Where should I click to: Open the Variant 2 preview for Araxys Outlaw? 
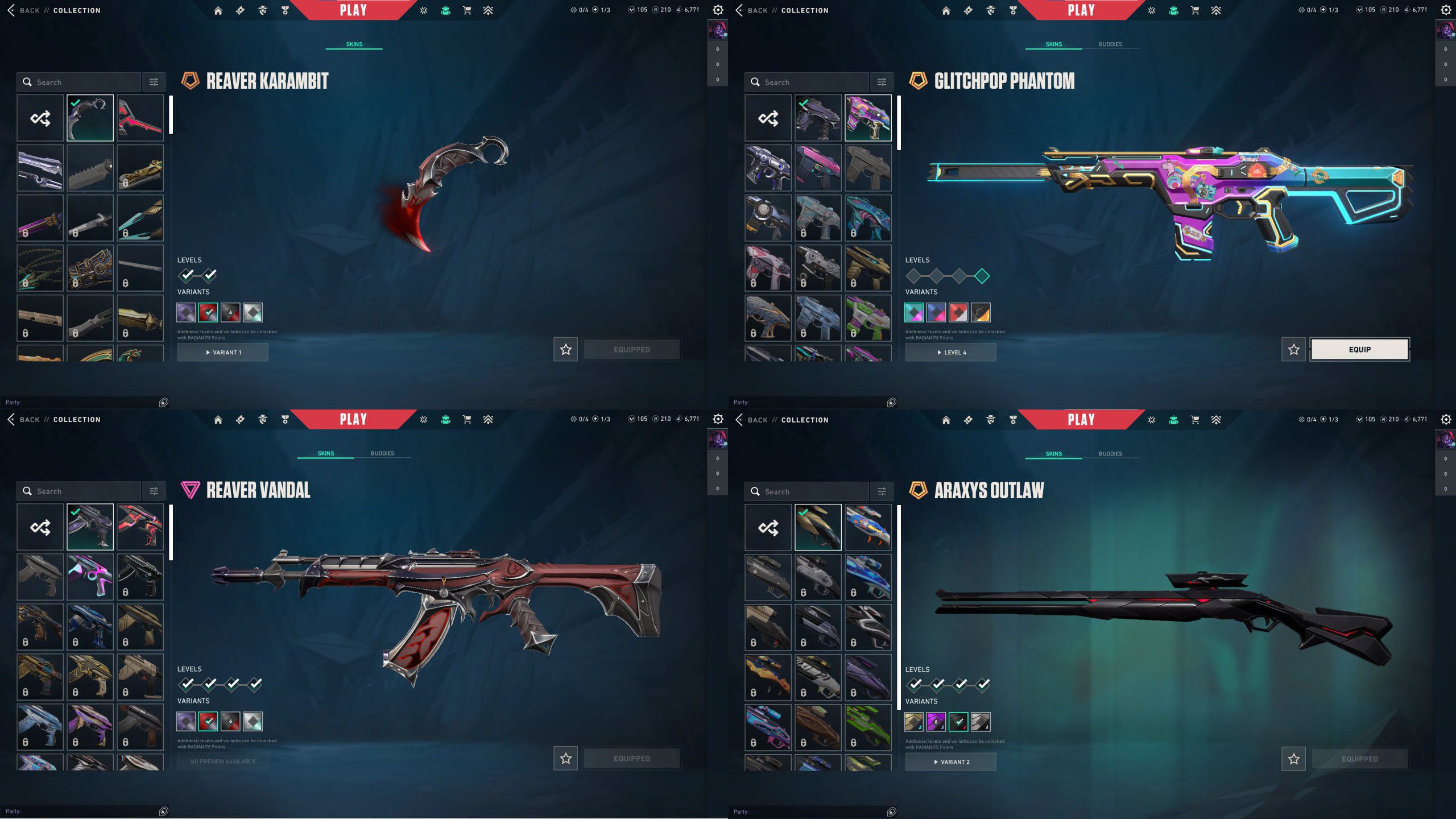pos(950,762)
